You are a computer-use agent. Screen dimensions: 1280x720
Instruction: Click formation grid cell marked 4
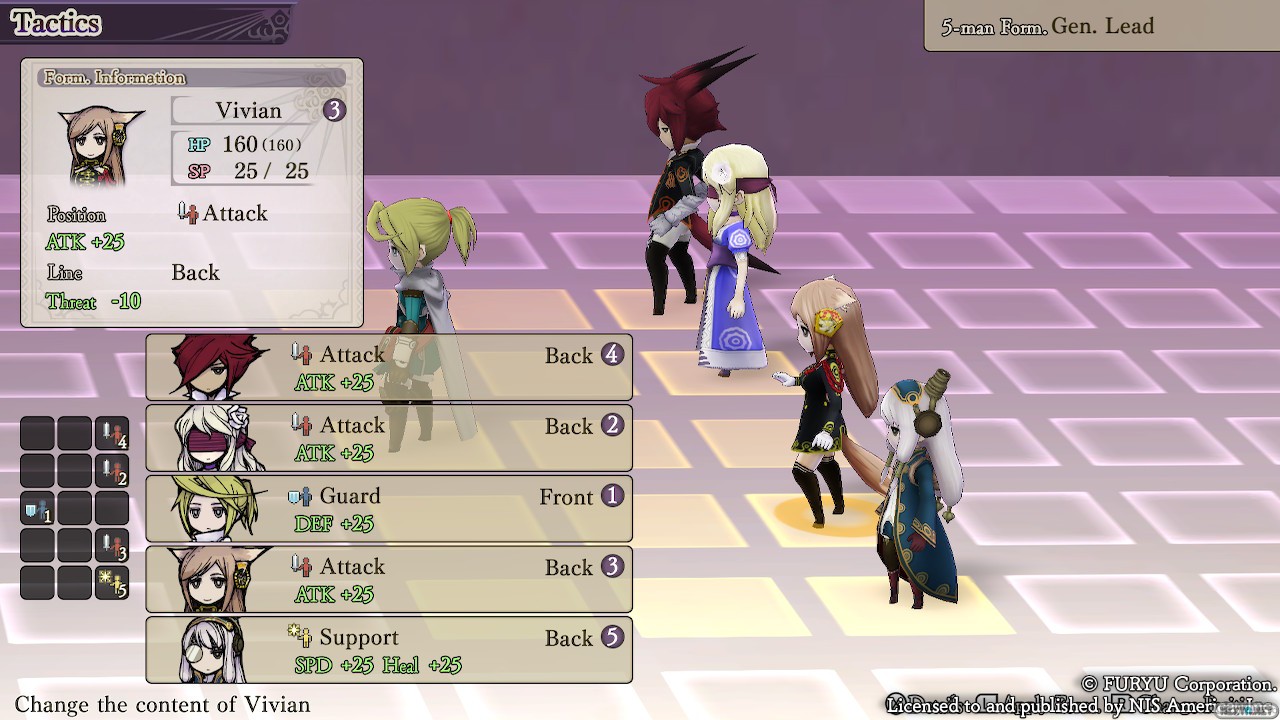coord(112,434)
